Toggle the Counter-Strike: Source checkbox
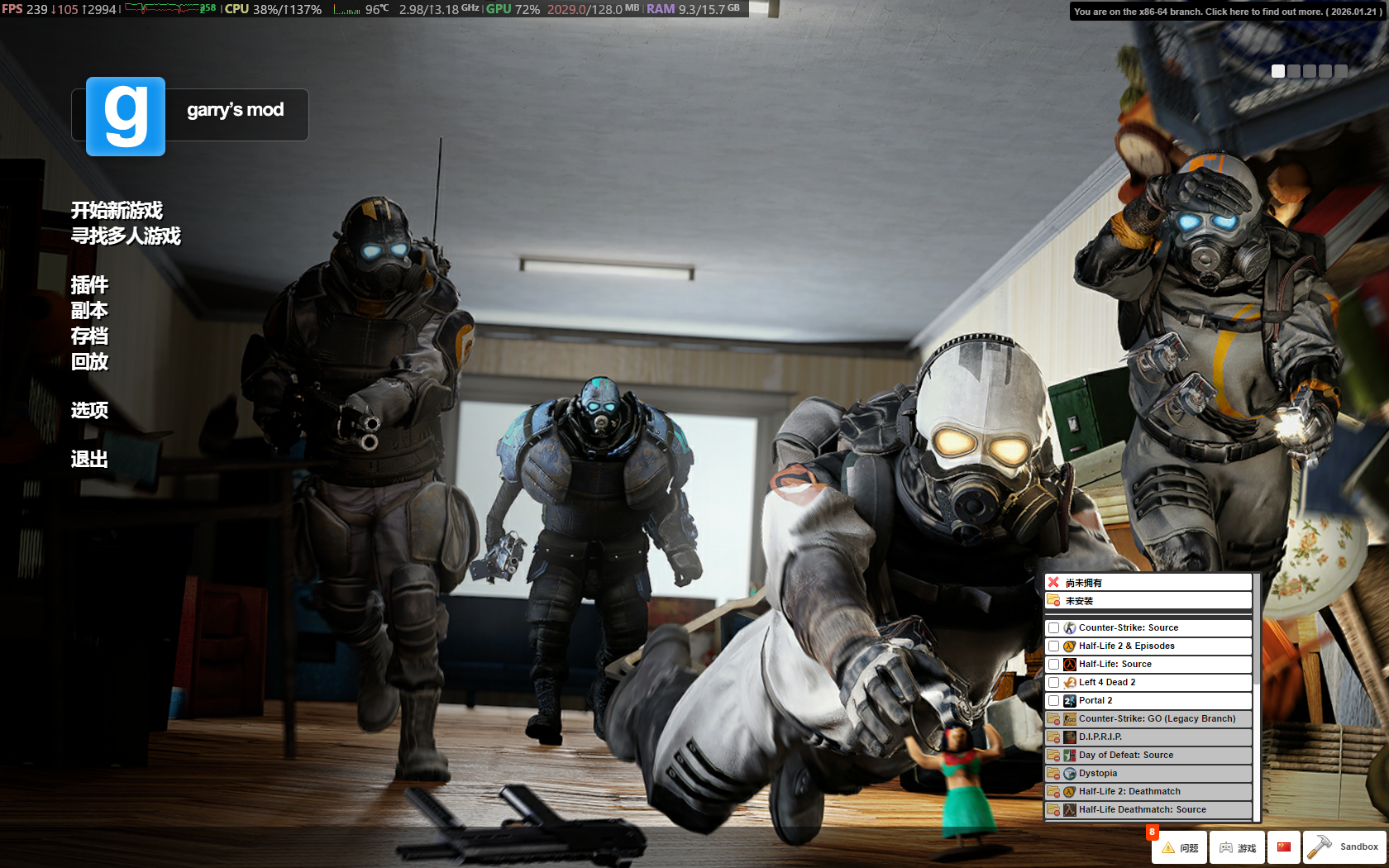Viewport: 1389px width, 868px height. [1053, 628]
